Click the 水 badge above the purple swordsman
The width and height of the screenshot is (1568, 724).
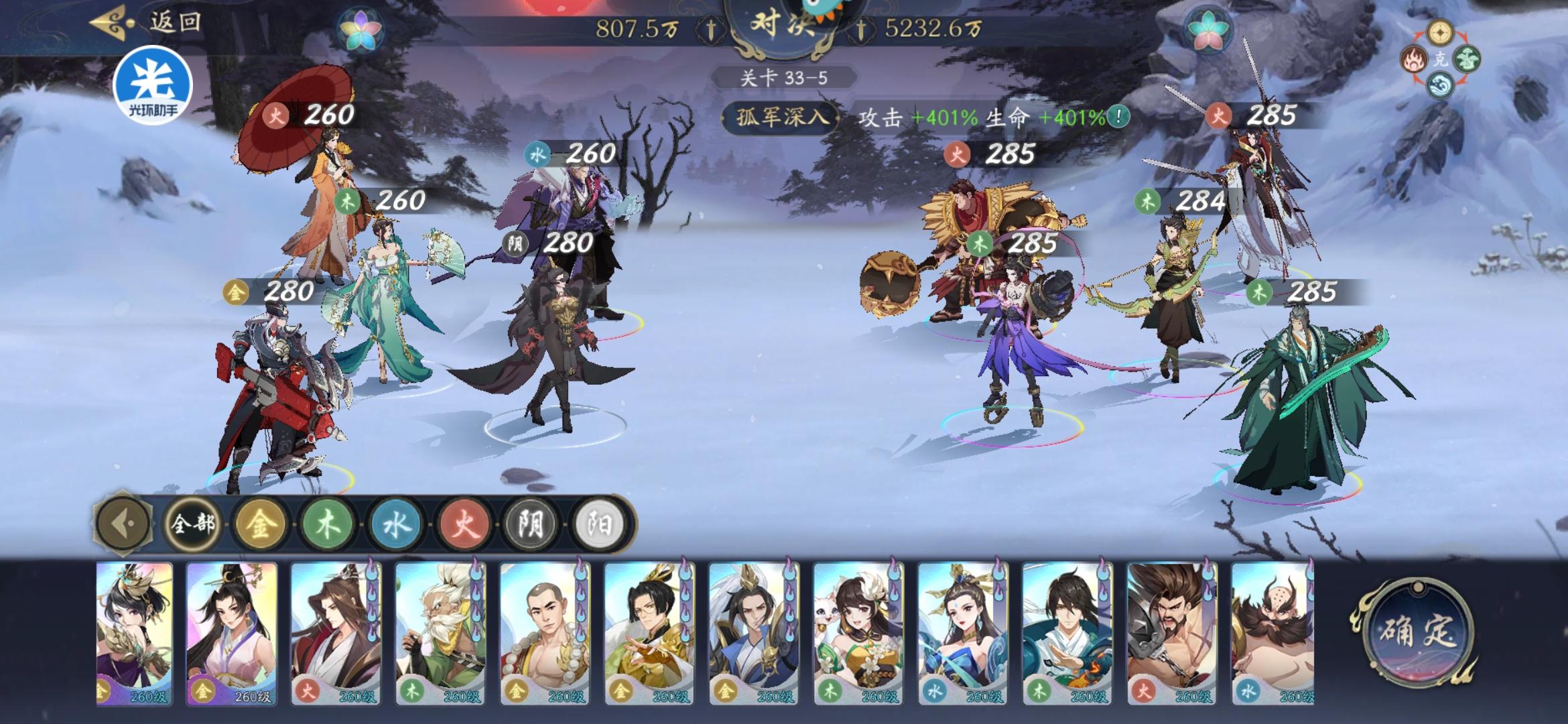[x=536, y=154]
